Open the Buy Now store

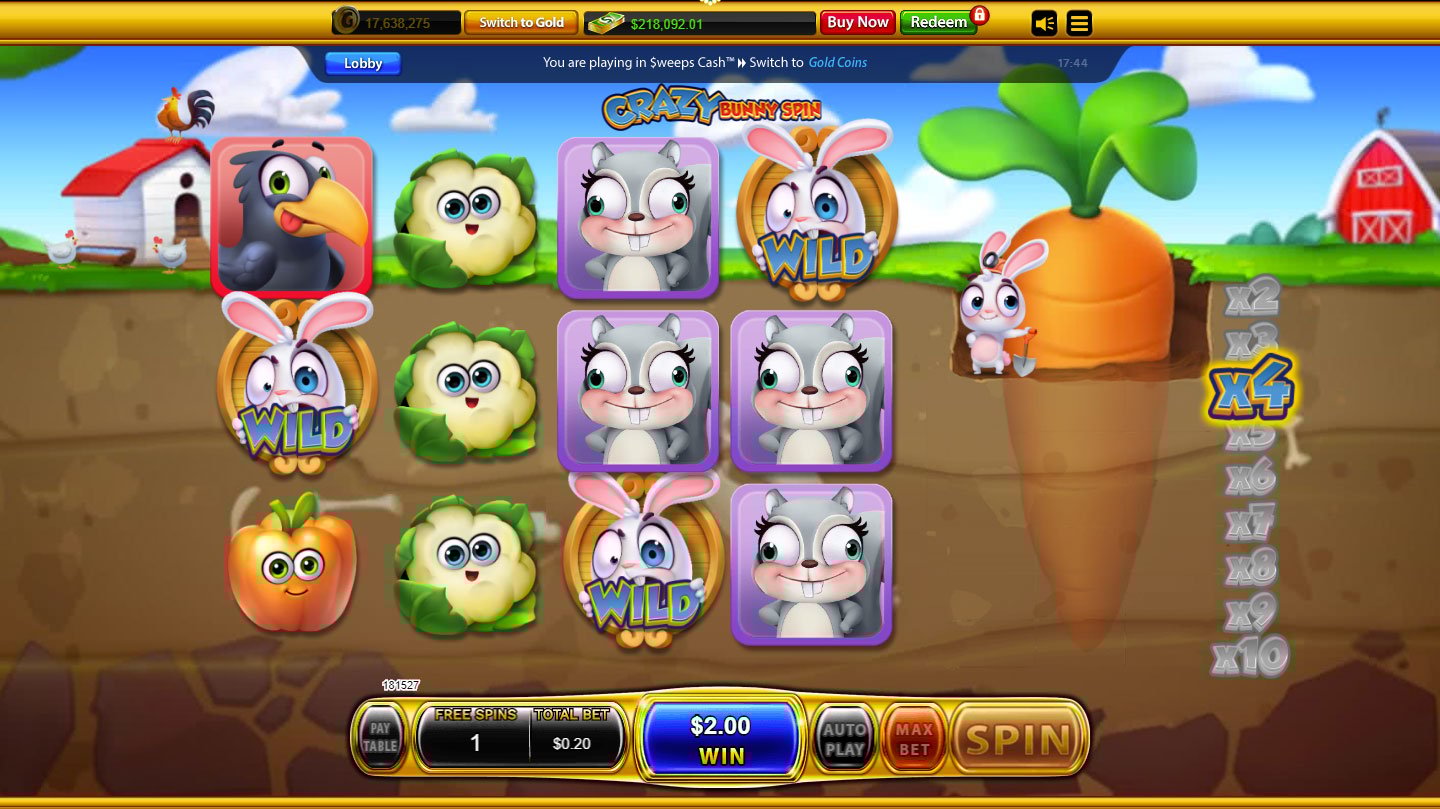tap(857, 22)
